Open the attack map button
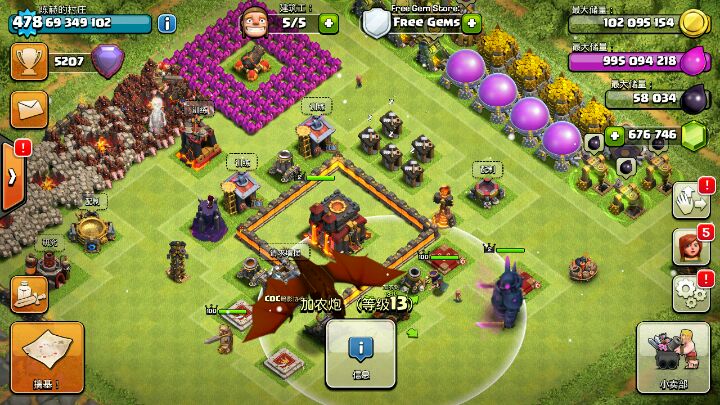This screenshot has height=405, width=720. 47,356
